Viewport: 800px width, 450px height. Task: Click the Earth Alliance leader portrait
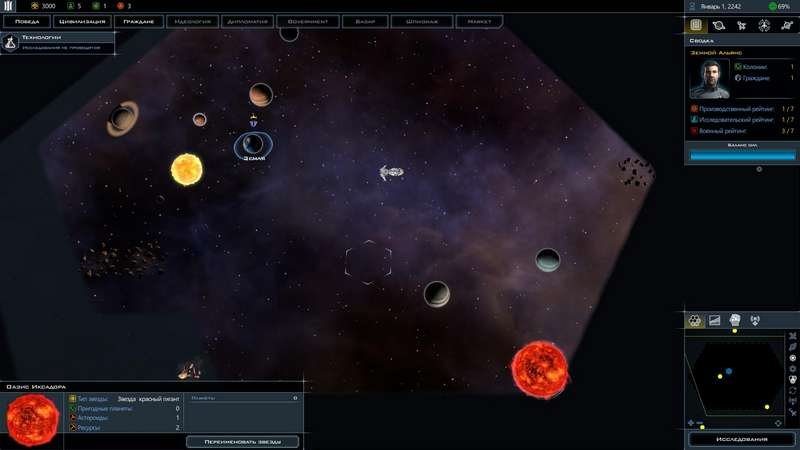[x=709, y=78]
